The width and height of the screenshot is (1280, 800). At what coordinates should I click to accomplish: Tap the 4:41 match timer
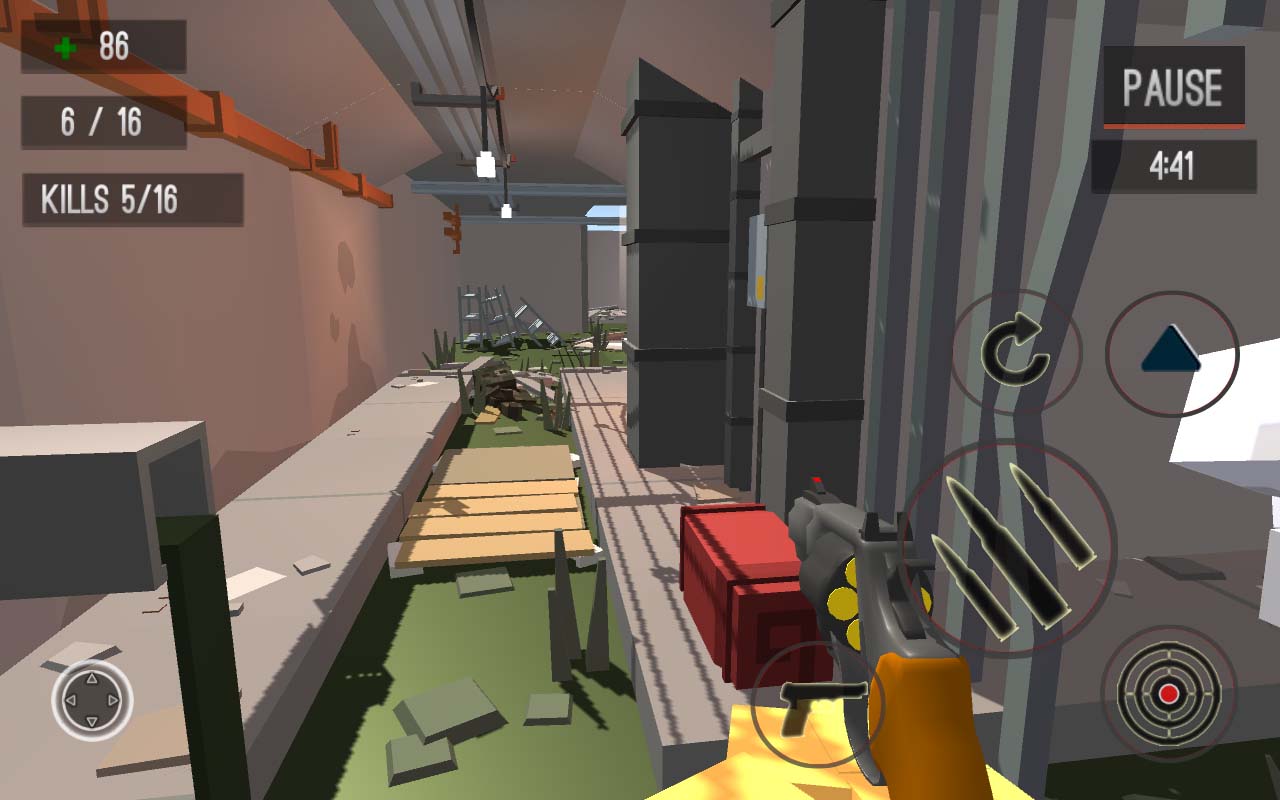pos(1170,166)
